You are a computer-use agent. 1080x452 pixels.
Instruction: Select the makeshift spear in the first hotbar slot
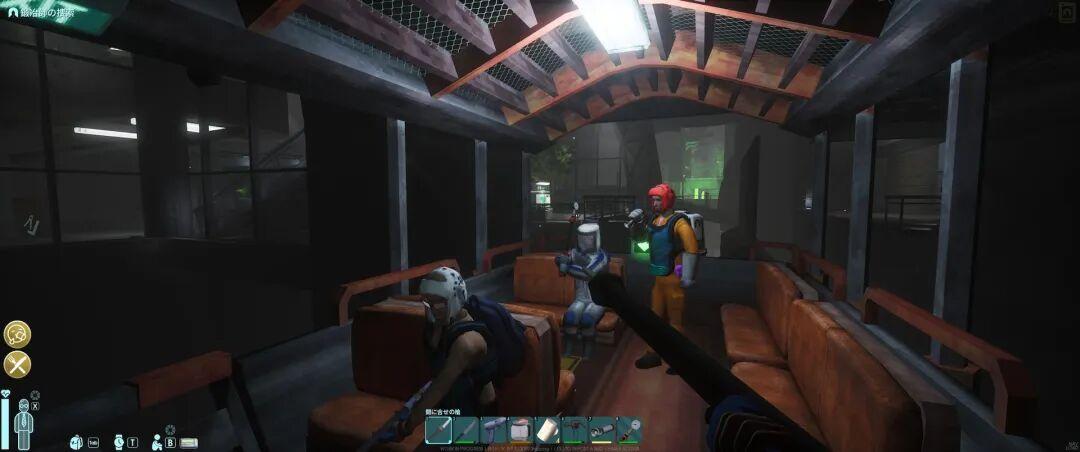[x=439, y=430]
